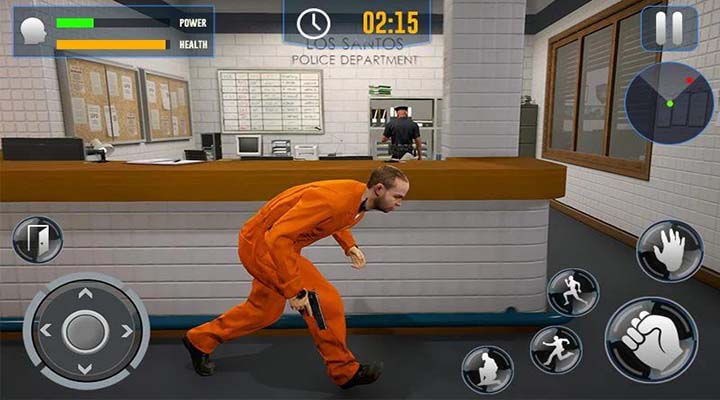This screenshot has height=400, width=720.
Task: Select the lower running figure button
Action: [x=555, y=349]
